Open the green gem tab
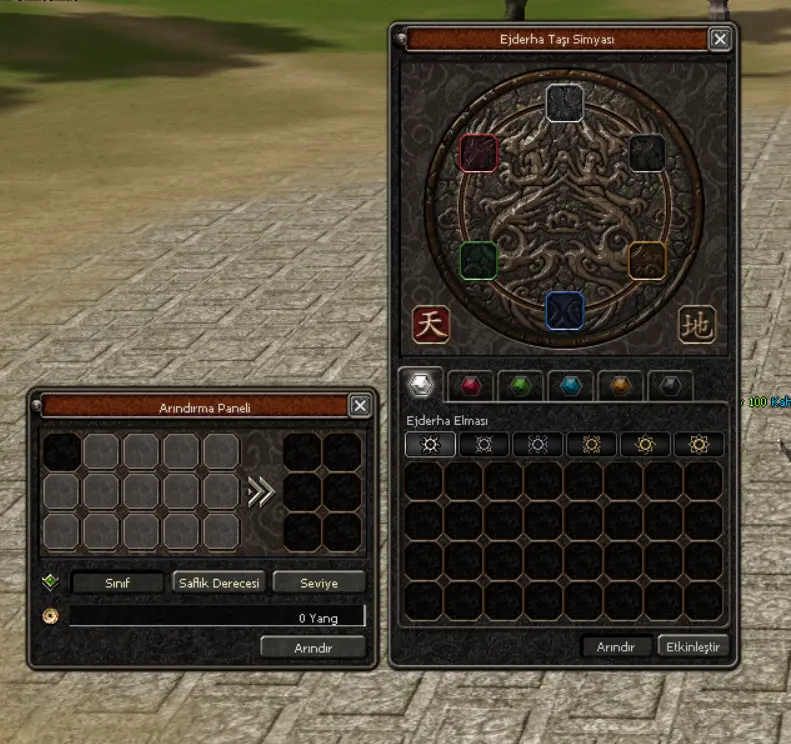 click(x=518, y=386)
